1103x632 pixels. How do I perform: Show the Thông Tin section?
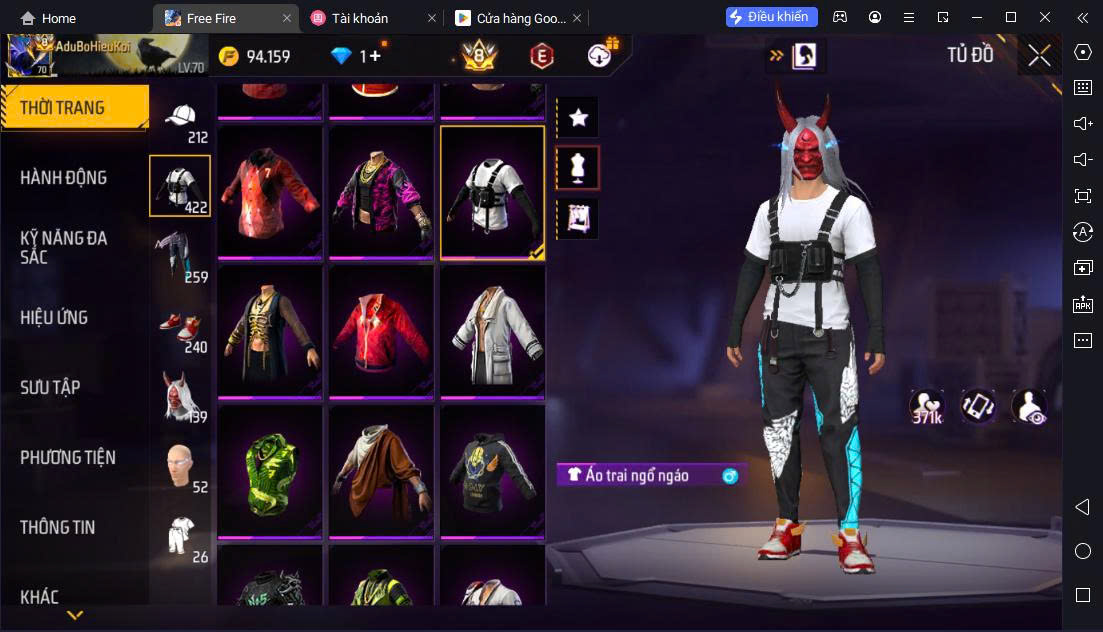pyautogui.click(x=58, y=527)
